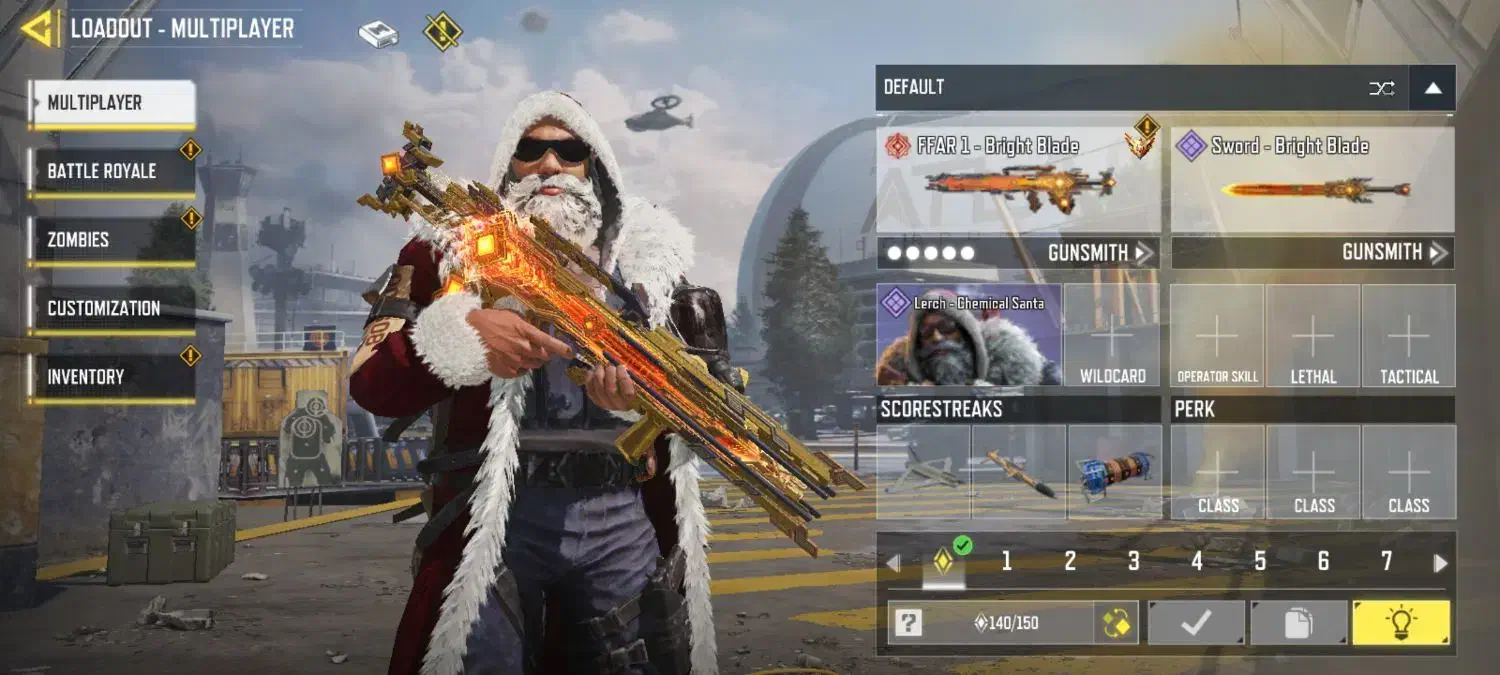This screenshot has height=675, width=1500.
Task: Open the Tactical equipment slot
Action: point(1409,335)
